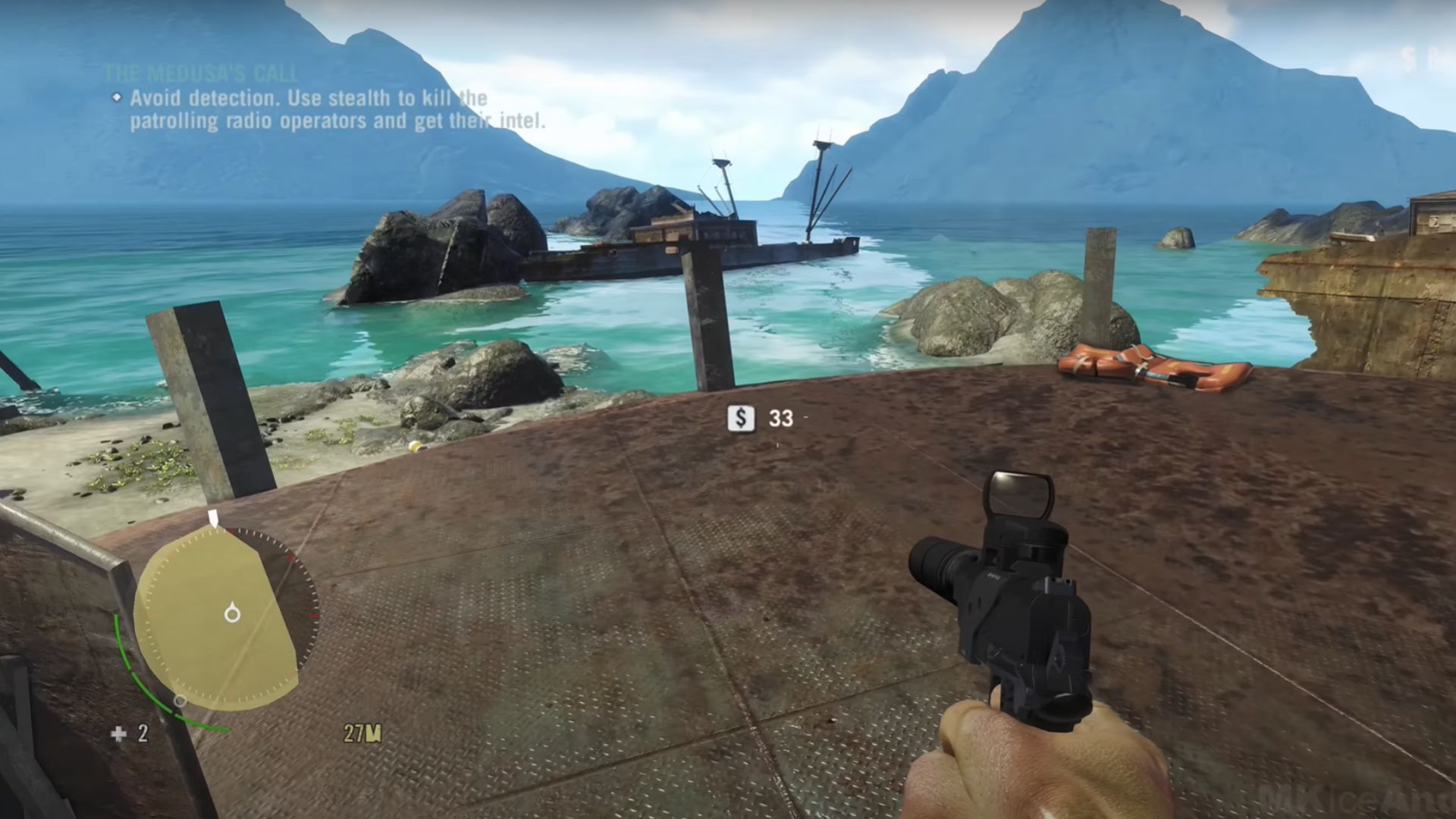
Task: Click the player arrow on the minimap
Action: 232,613
